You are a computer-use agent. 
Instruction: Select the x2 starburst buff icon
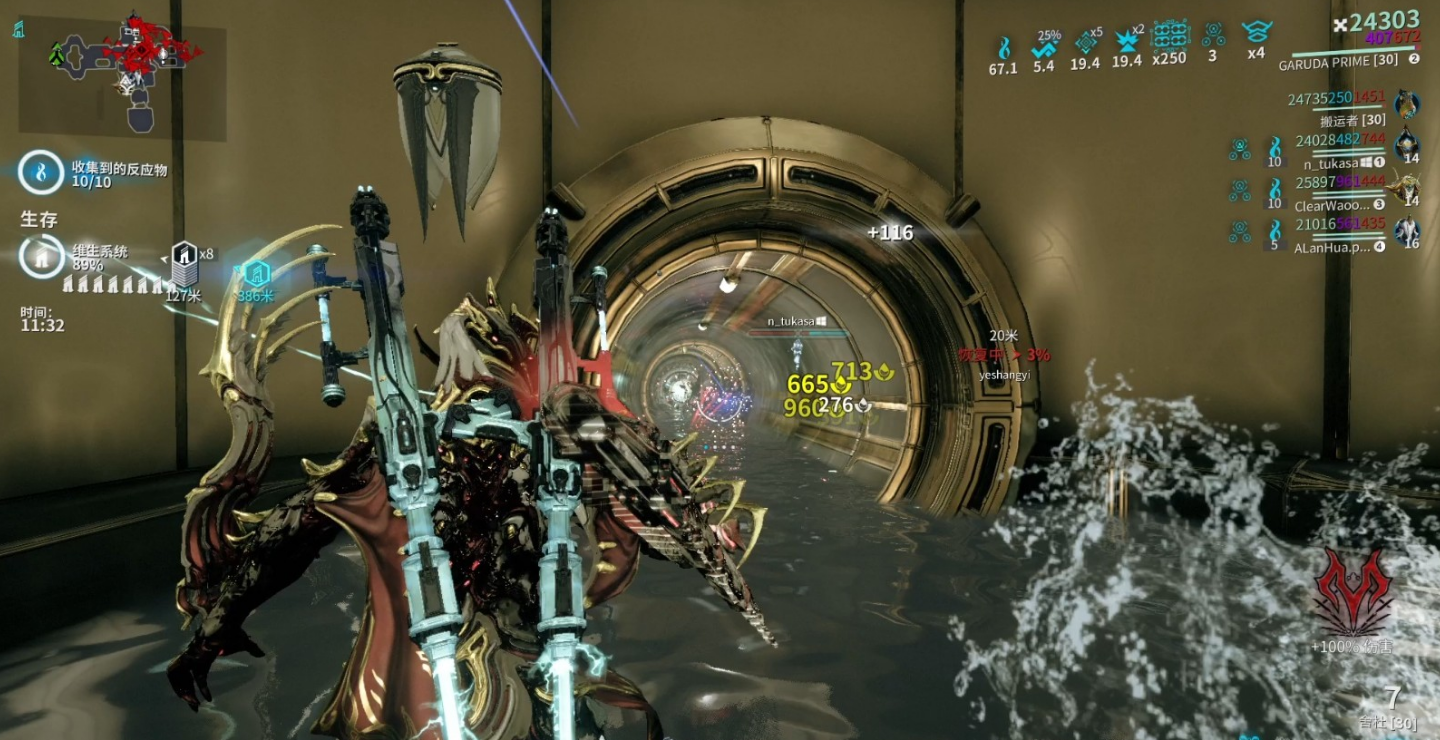coord(1127,41)
